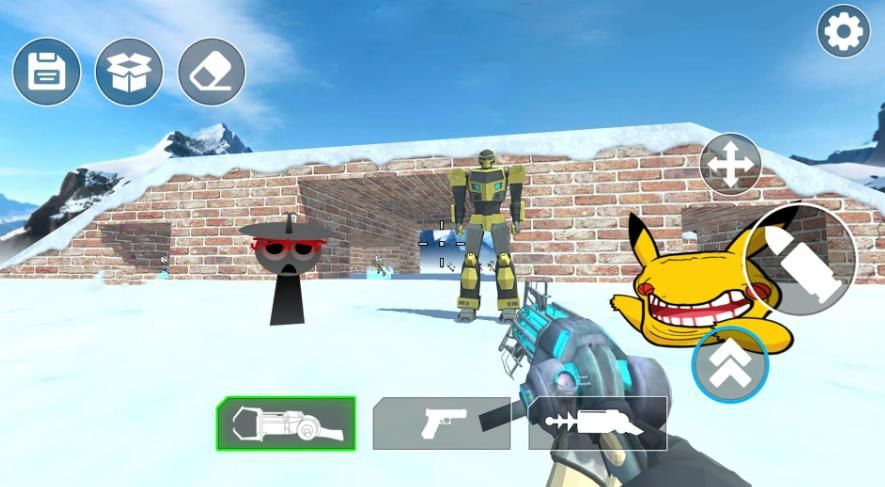
Task: Save the game with the floppy disk button
Action: click(47, 71)
